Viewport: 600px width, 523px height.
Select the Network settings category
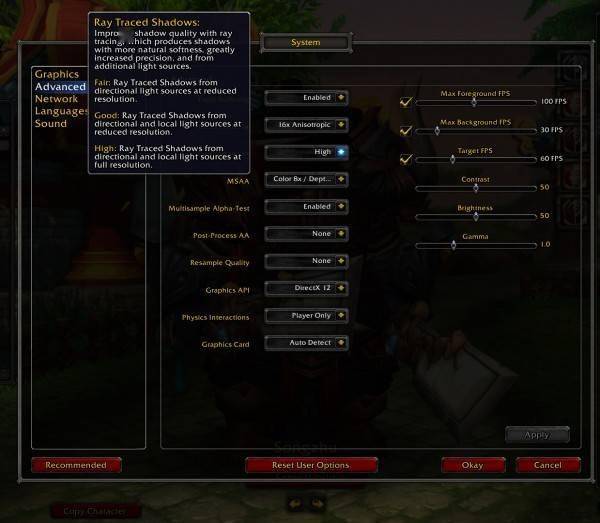click(56, 99)
